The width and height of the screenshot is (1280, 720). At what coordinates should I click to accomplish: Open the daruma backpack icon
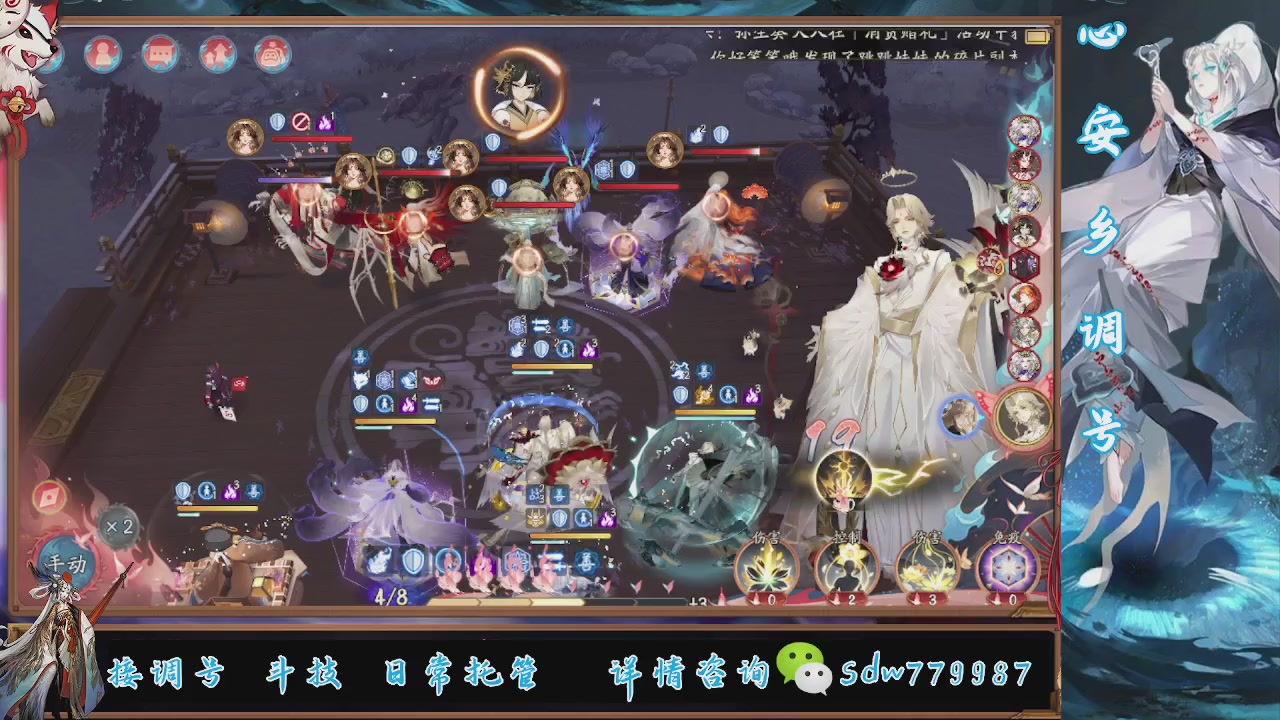pos(272,53)
